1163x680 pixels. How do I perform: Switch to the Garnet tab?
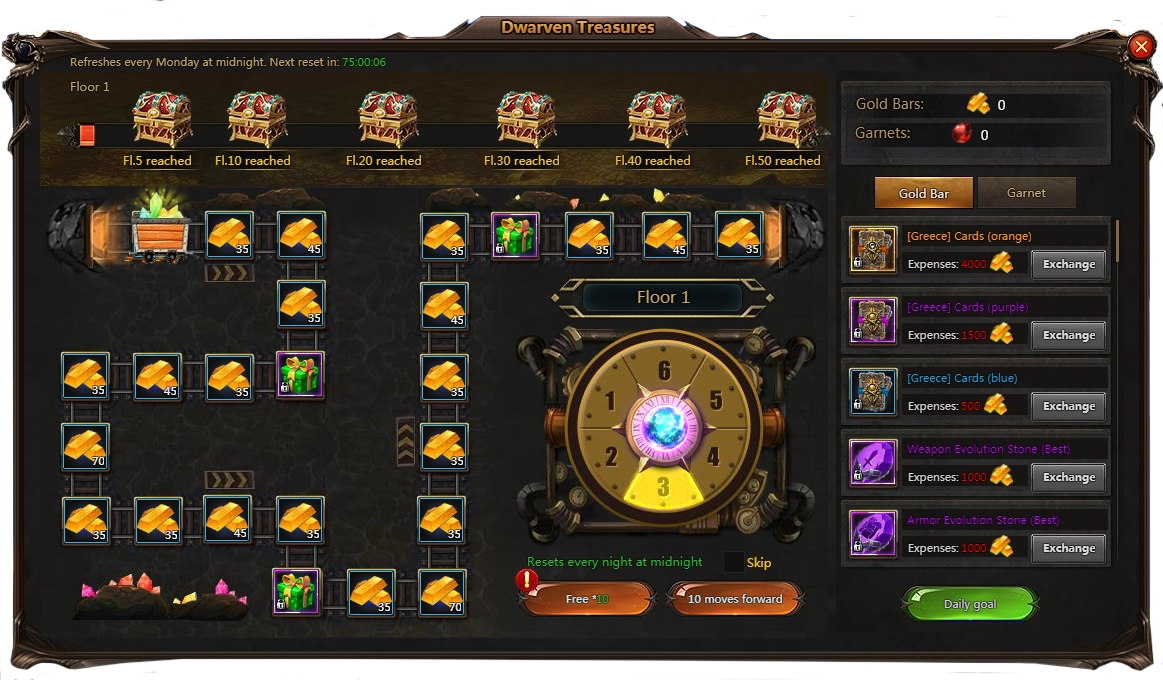pyautogui.click(x=1026, y=193)
